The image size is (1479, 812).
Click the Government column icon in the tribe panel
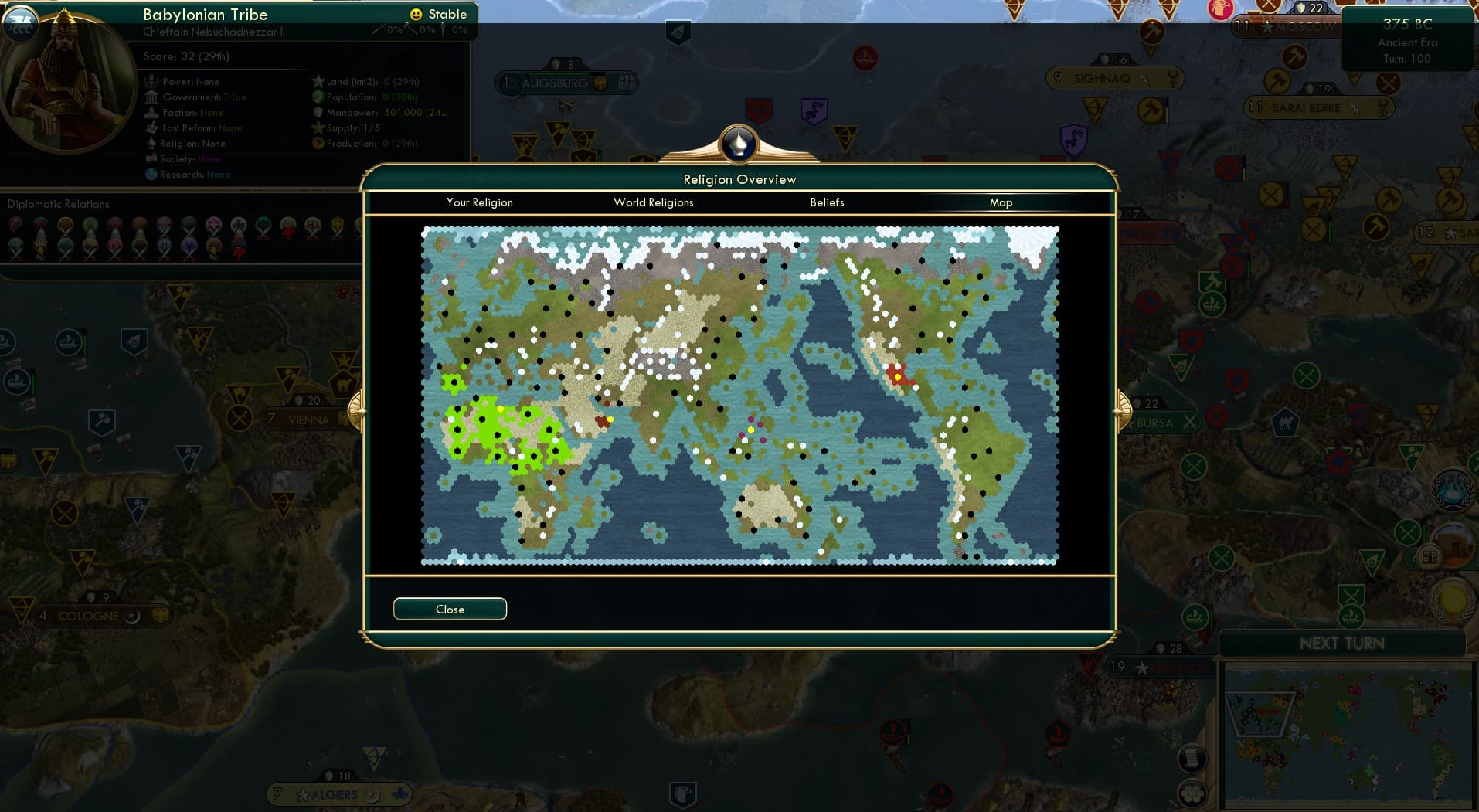click(151, 97)
